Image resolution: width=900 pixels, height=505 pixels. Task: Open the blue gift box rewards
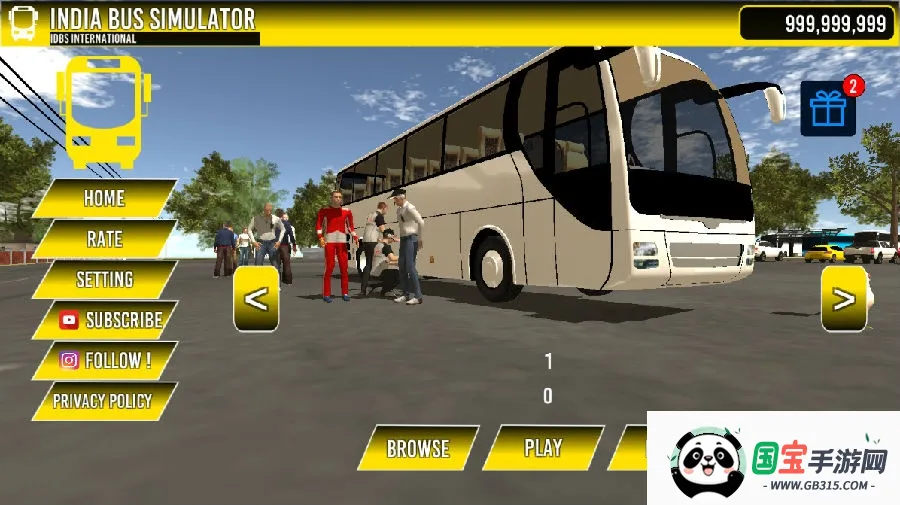tap(829, 108)
